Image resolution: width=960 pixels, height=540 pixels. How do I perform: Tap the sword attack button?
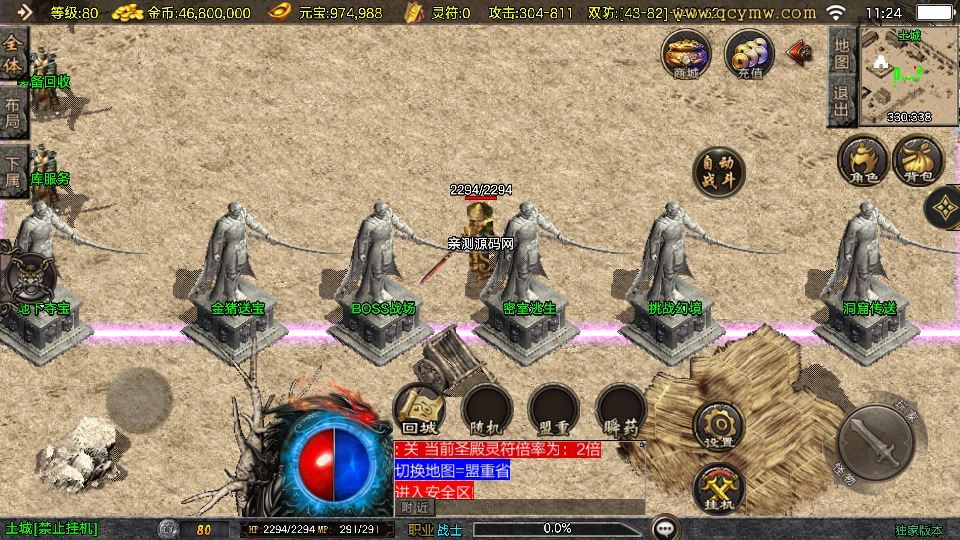point(873,441)
